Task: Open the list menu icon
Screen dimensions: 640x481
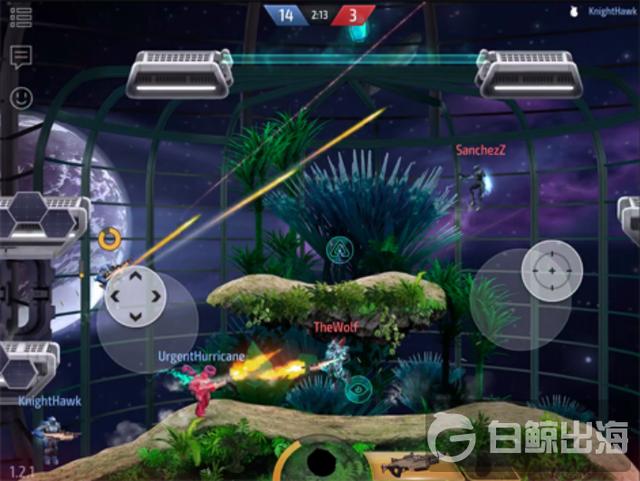Action: 20,17
